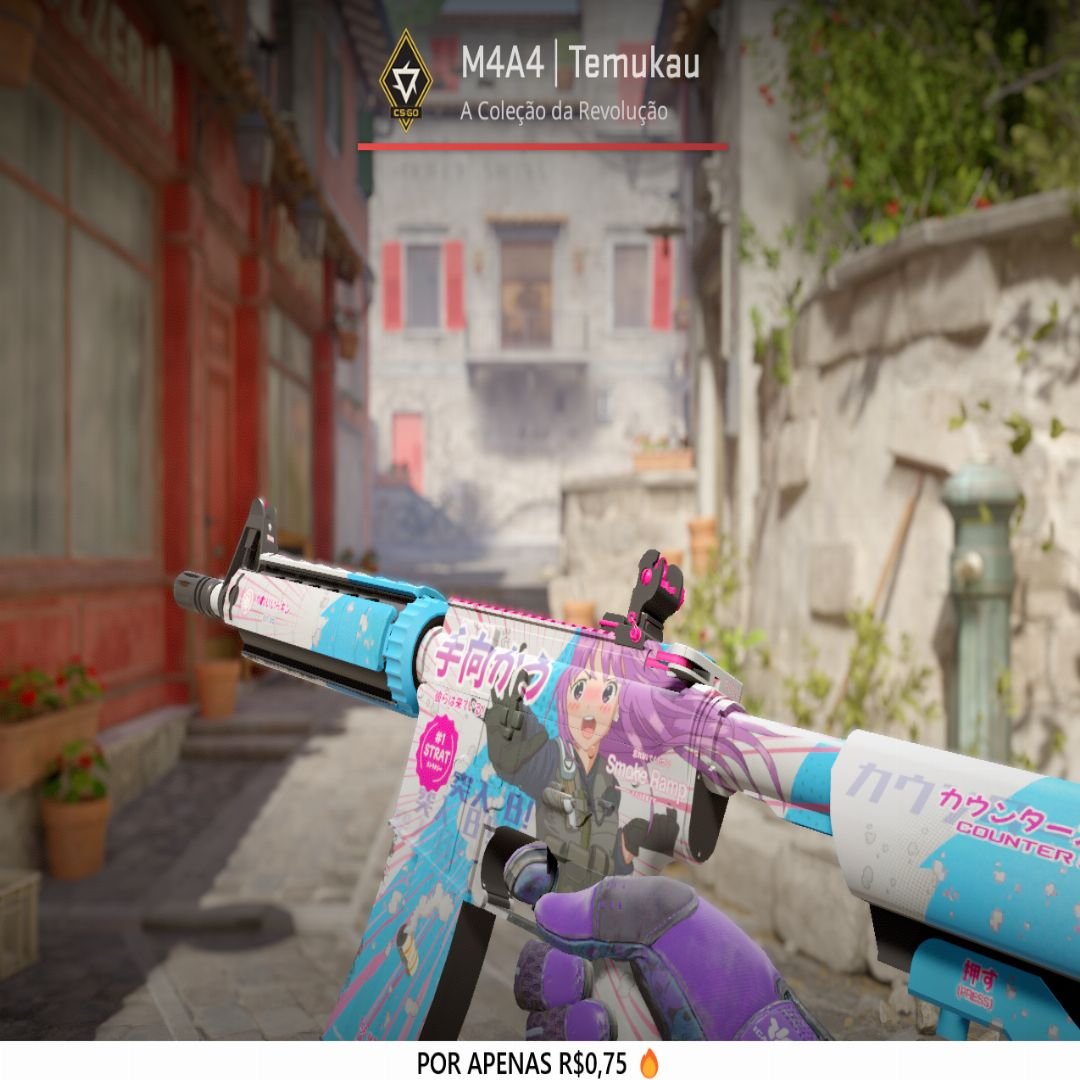The image size is (1080, 1080).
Task: Click the CS:GO collection emblem icon
Action: [x=406, y=77]
